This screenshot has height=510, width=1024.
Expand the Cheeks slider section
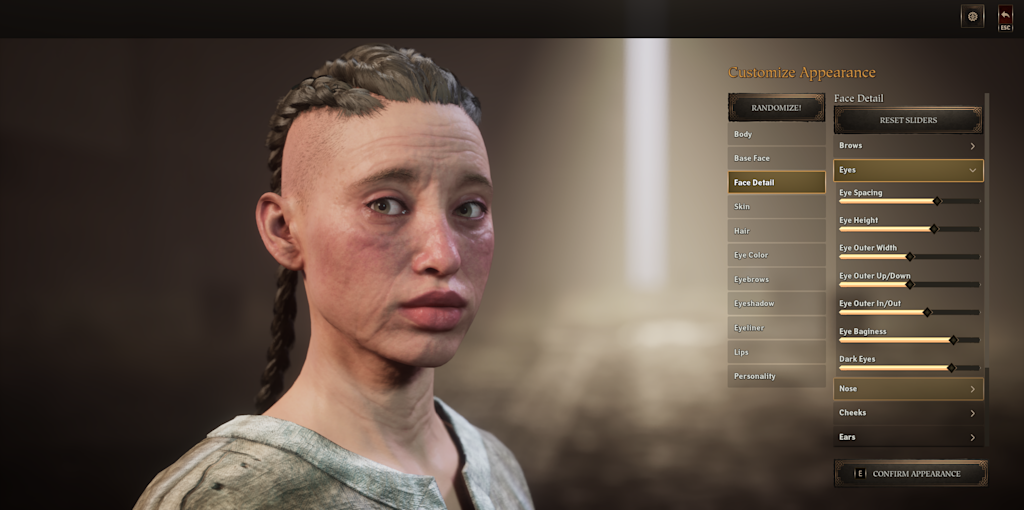tap(908, 413)
